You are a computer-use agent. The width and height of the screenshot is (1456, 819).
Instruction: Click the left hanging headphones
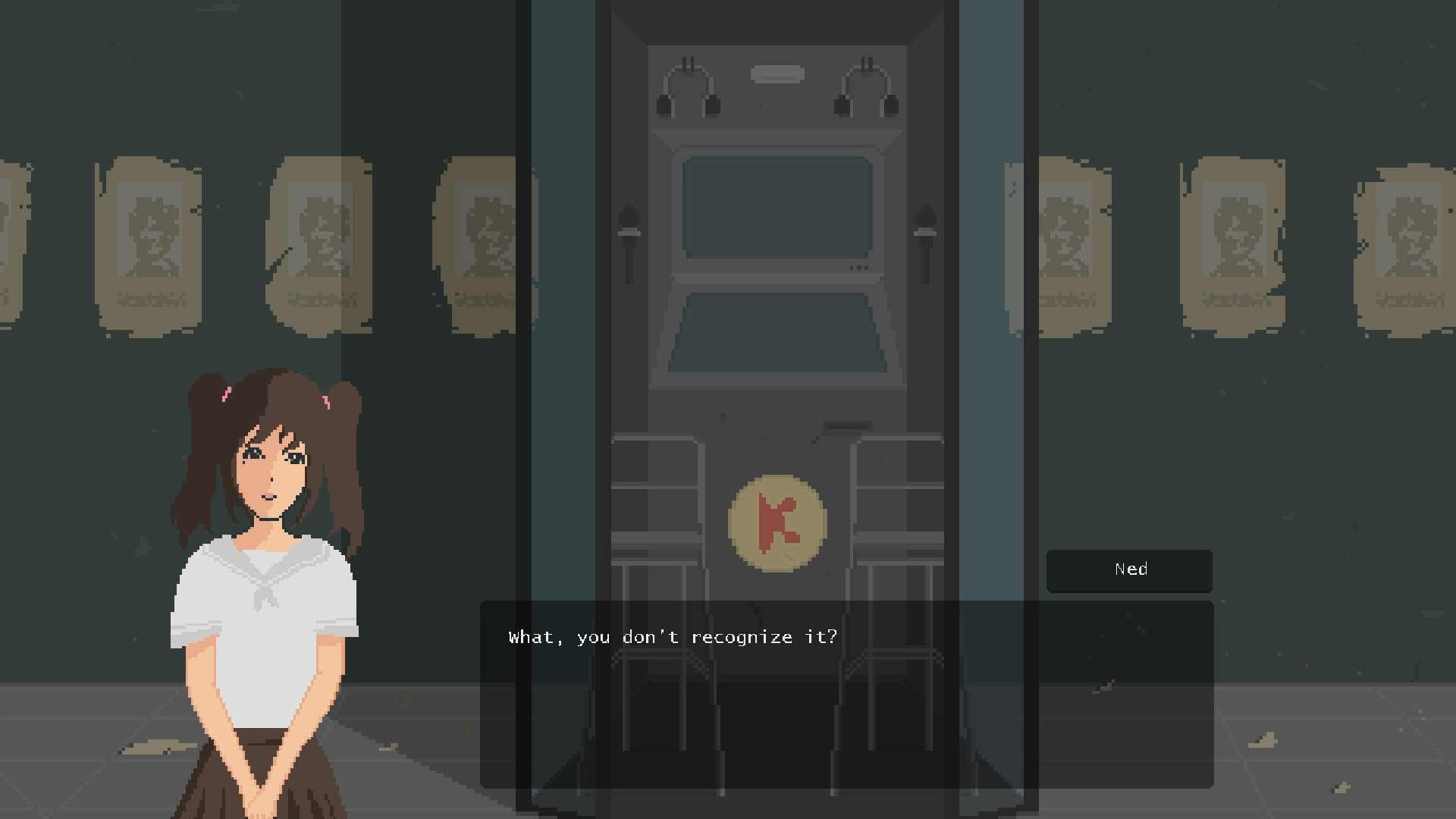[689, 87]
